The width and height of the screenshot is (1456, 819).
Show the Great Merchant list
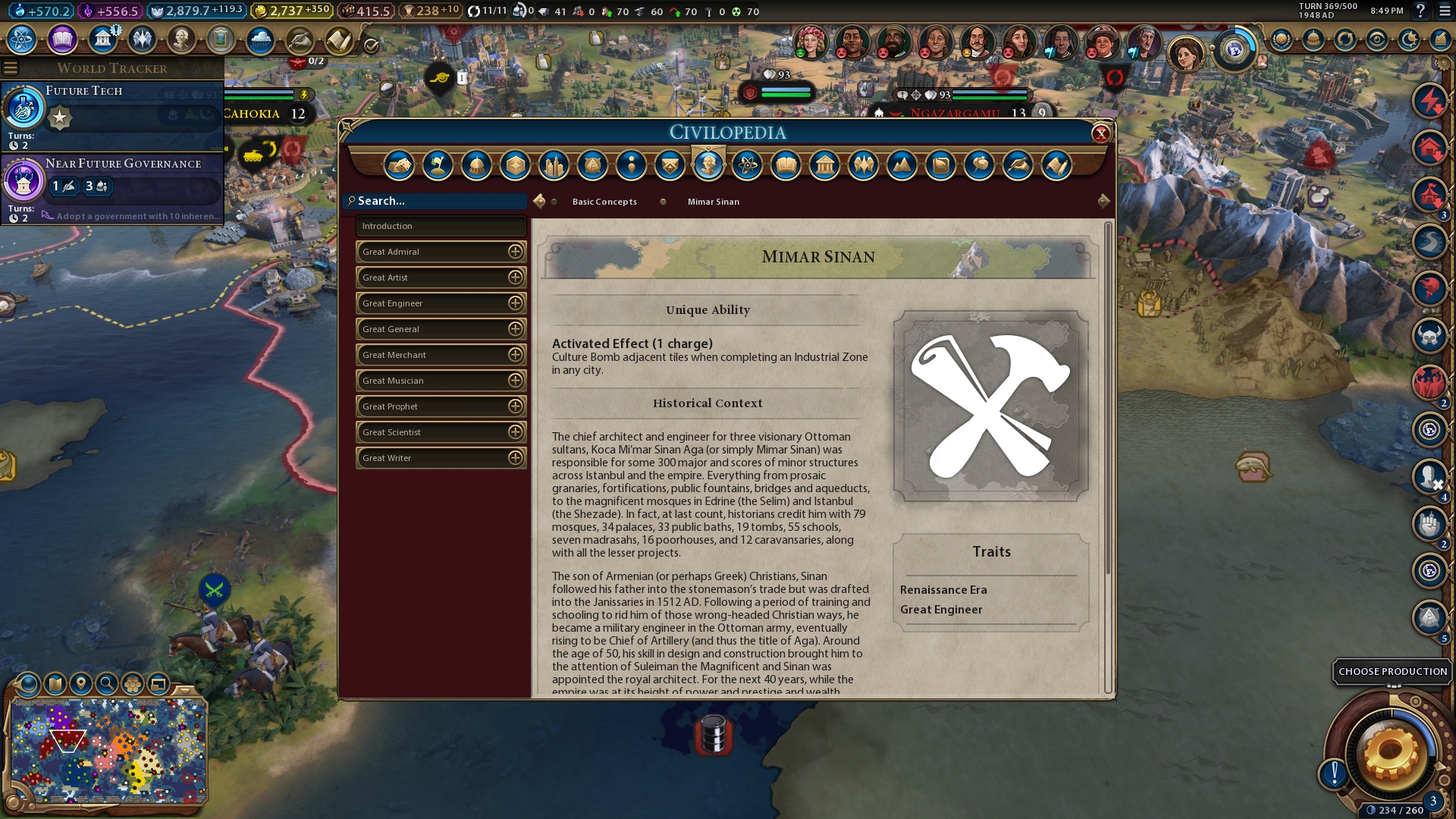point(516,355)
